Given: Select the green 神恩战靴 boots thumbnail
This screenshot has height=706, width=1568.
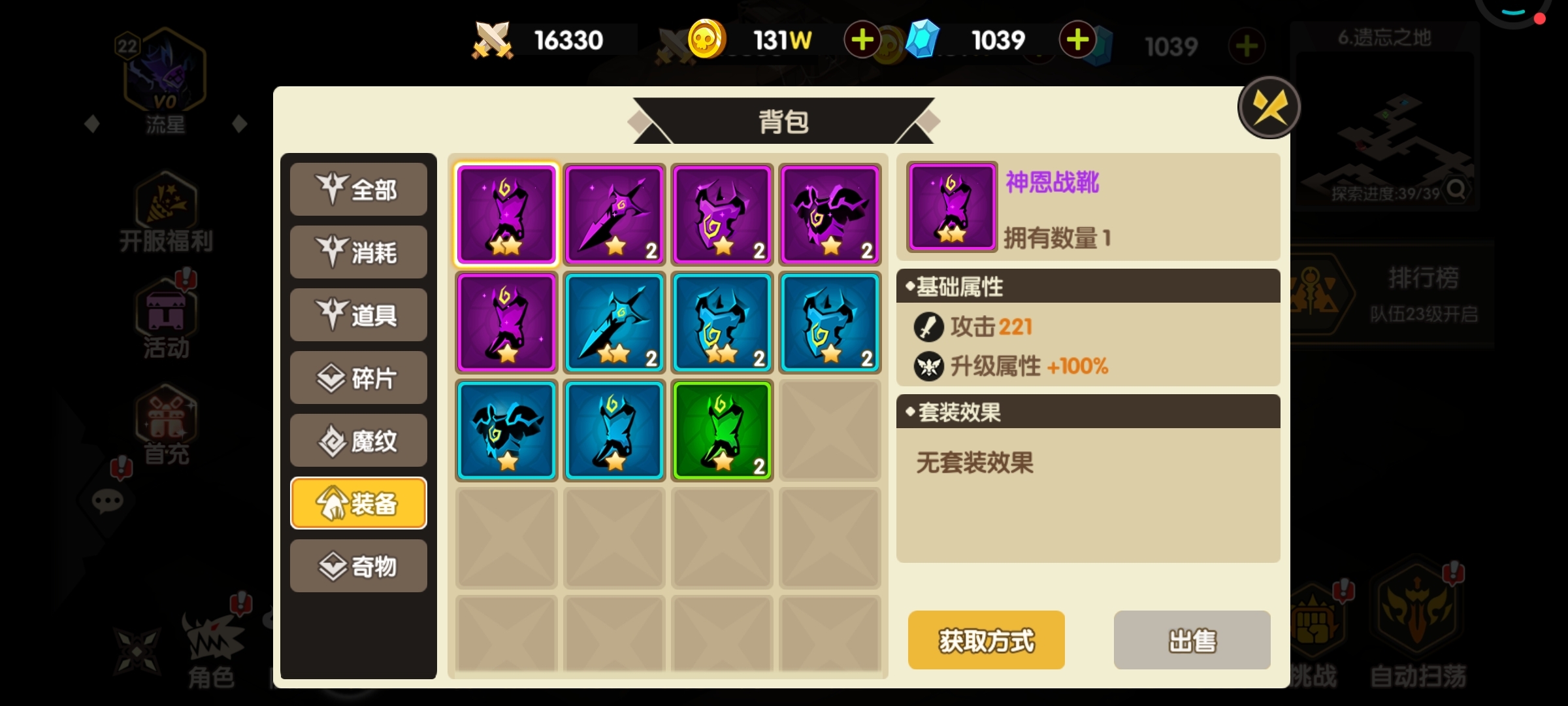Looking at the screenshot, I should tap(721, 429).
